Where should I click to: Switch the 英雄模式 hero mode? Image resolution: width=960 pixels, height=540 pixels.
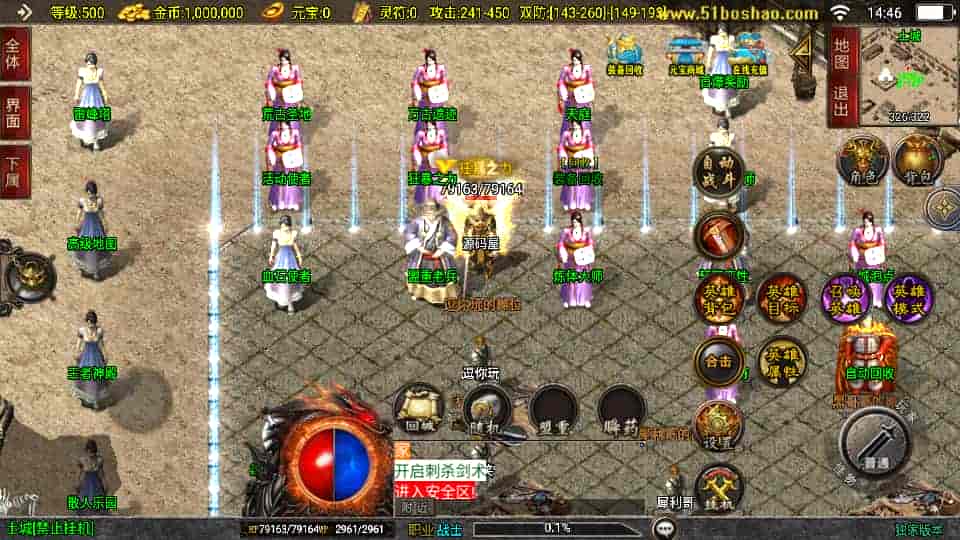click(909, 298)
